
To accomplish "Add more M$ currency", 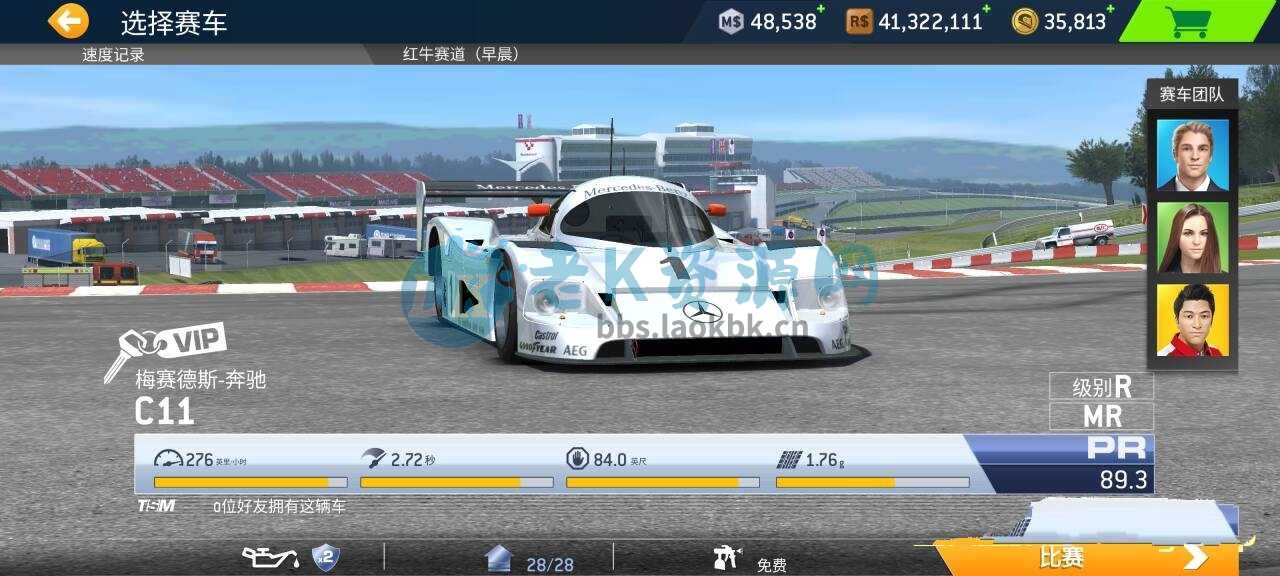I will tap(821, 9).
